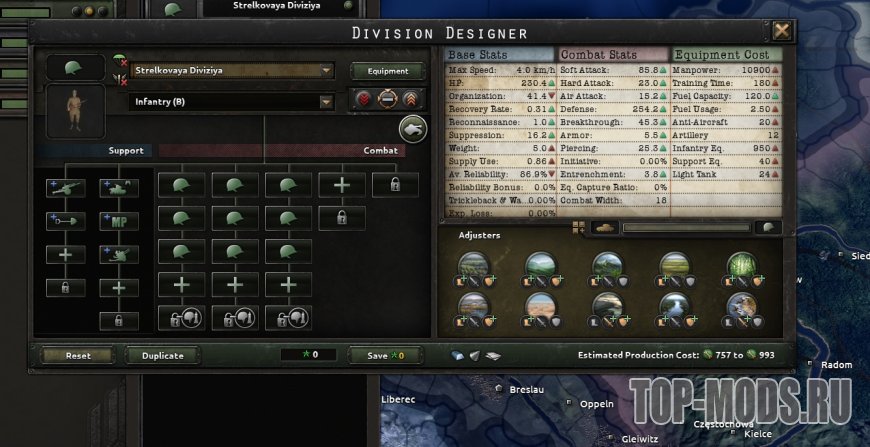Click the infantry soldier portrait

[x=74, y=111]
